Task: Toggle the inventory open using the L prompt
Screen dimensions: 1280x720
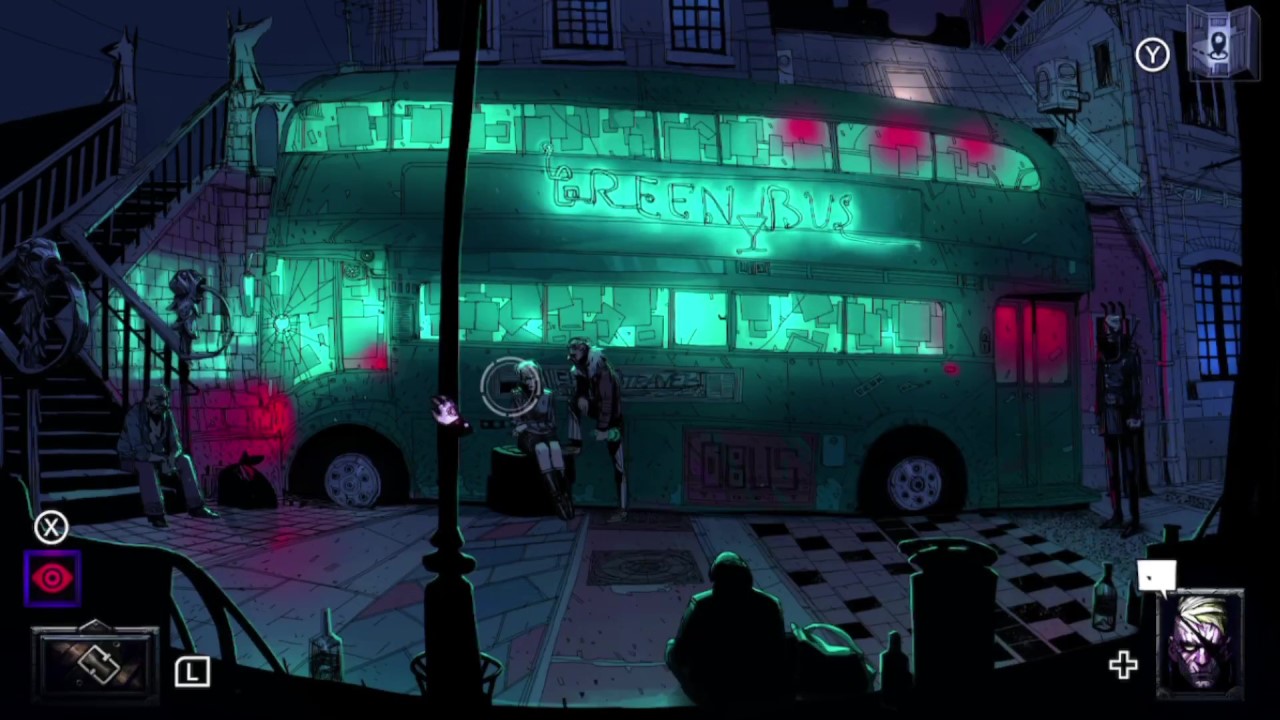Action: coord(192,672)
